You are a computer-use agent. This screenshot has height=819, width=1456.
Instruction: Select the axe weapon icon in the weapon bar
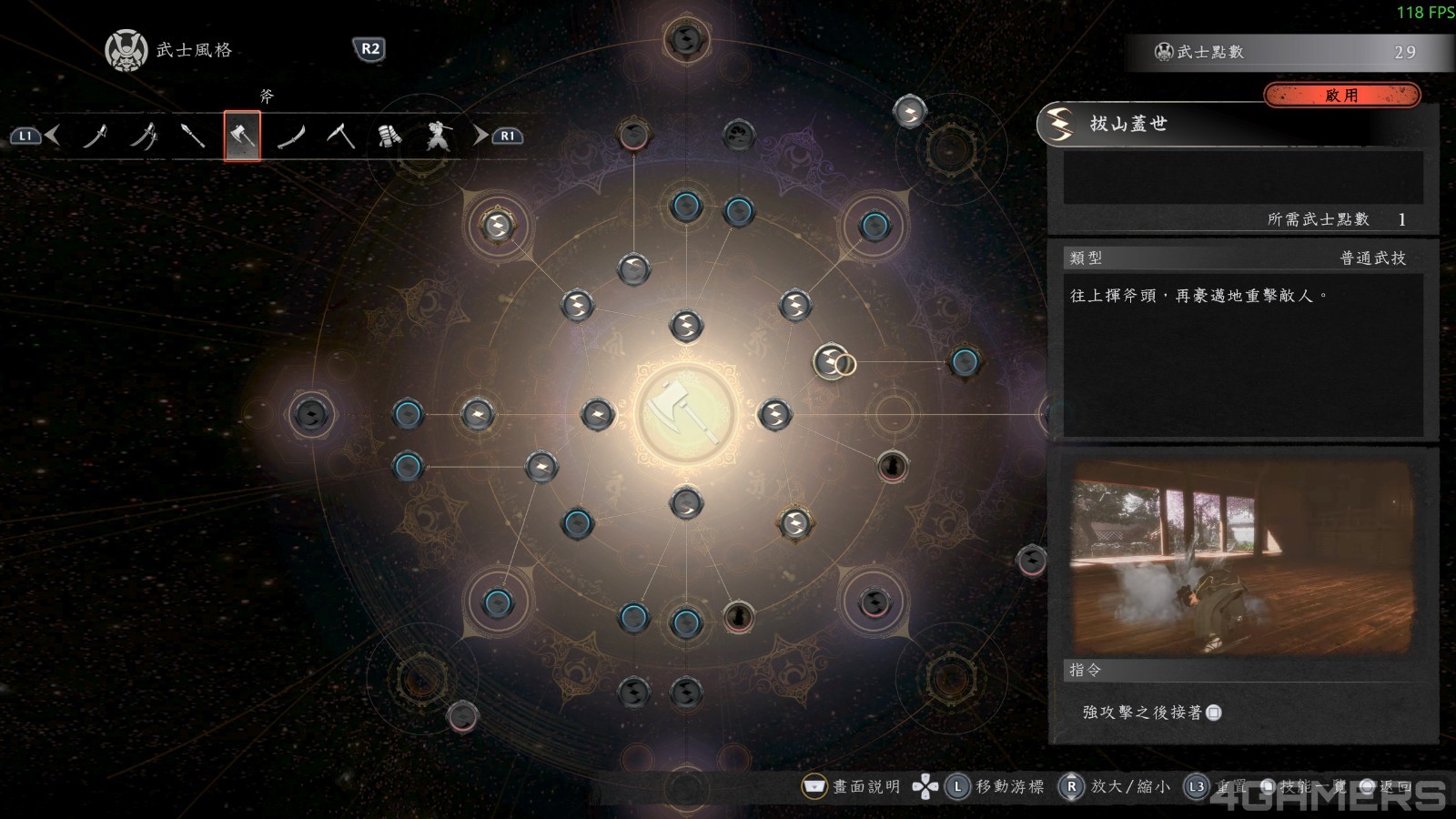[x=241, y=135]
